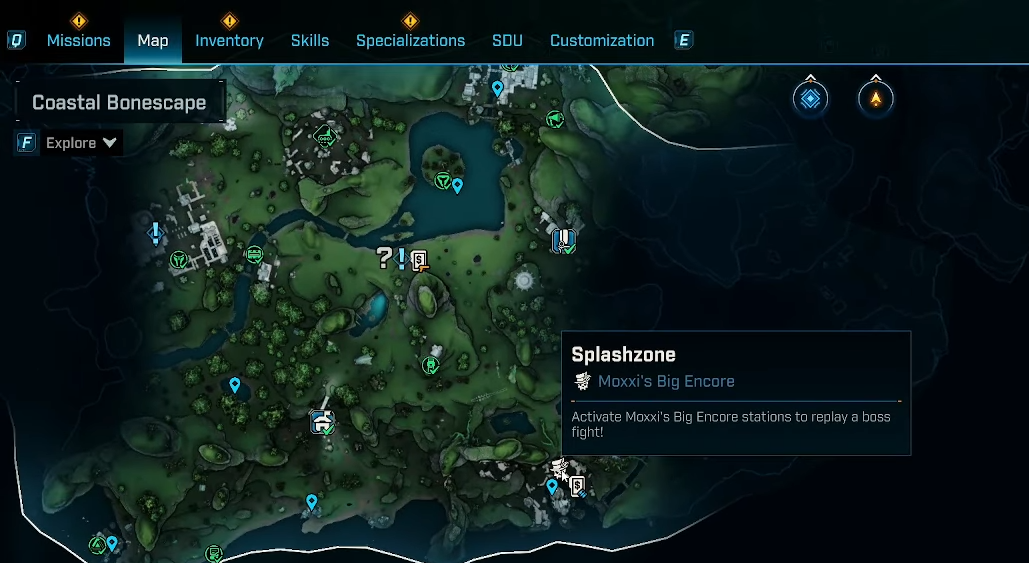The width and height of the screenshot is (1029, 563).
Task: Click the blue diamond objective tracker icon
Action: [810, 98]
